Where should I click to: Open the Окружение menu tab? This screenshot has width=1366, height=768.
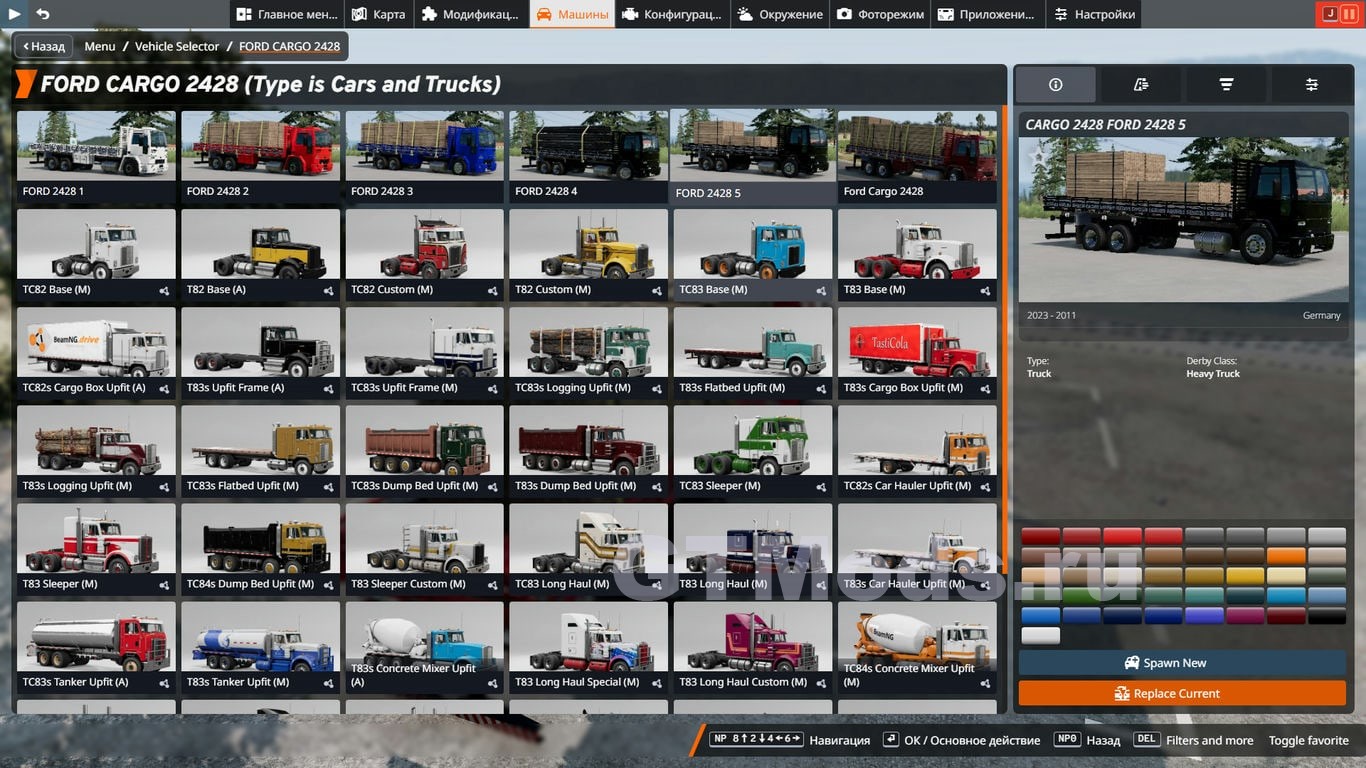point(779,14)
